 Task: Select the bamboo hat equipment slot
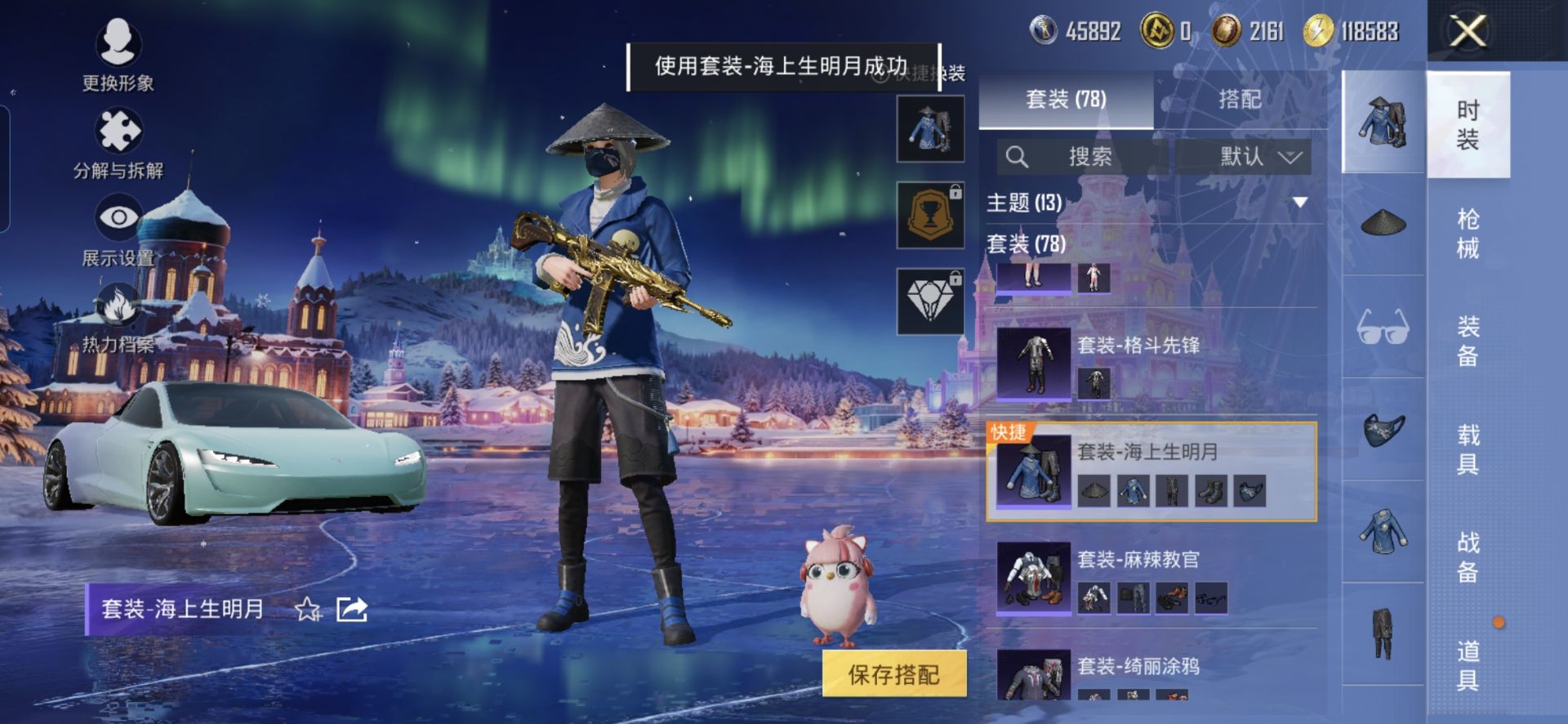coord(1383,222)
